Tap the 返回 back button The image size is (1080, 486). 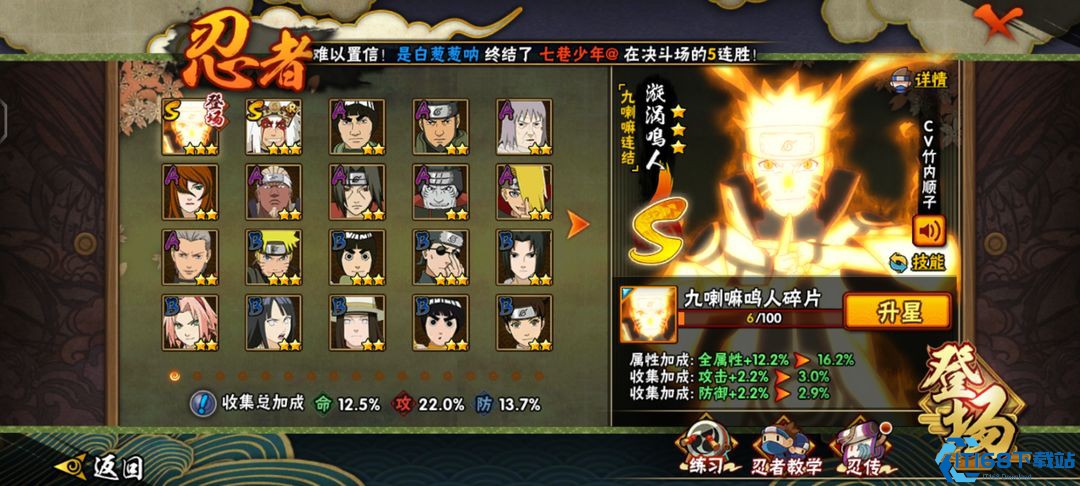(x=105, y=466)
